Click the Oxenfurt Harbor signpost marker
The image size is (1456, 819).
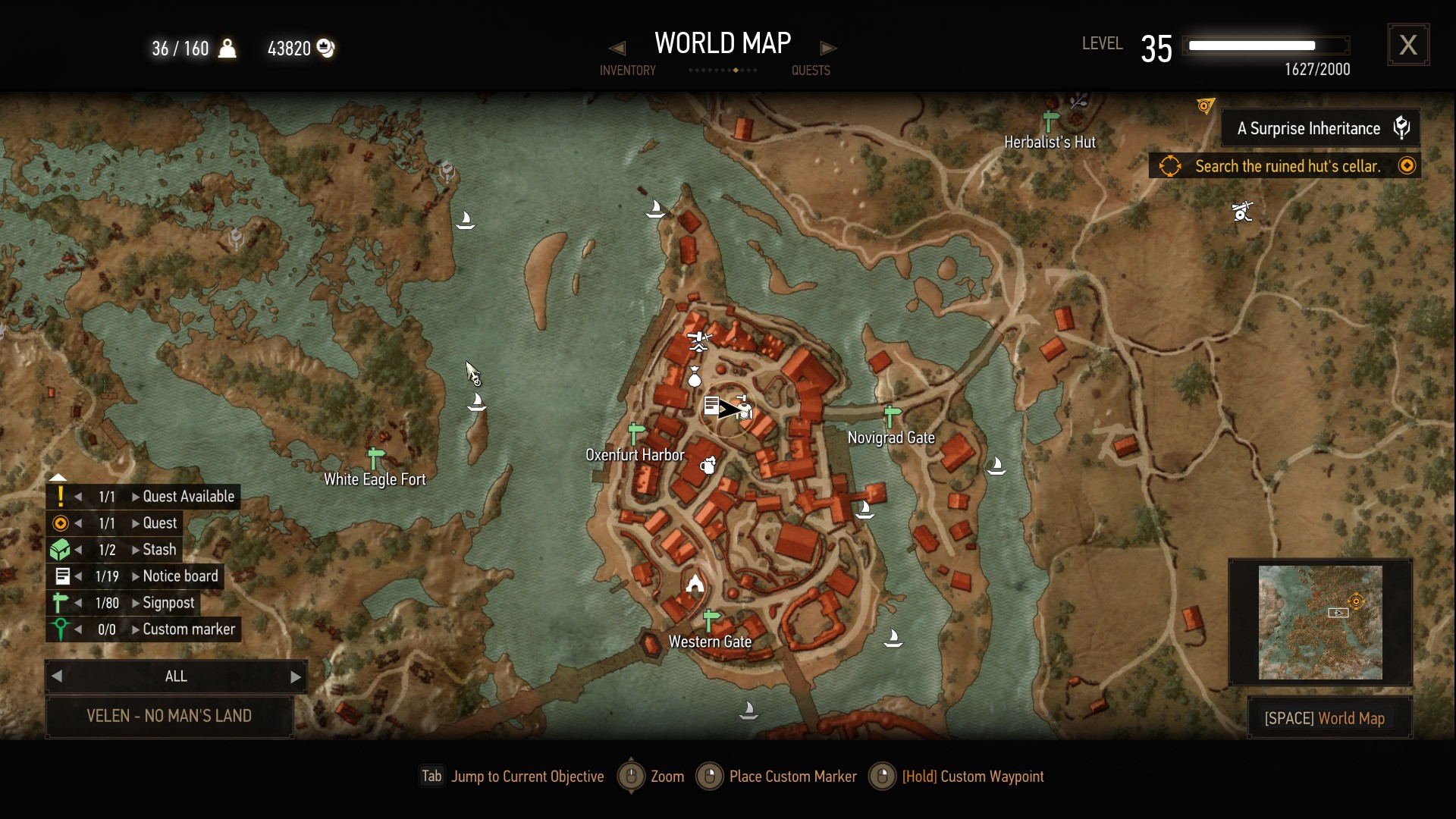tap(636, 434)
